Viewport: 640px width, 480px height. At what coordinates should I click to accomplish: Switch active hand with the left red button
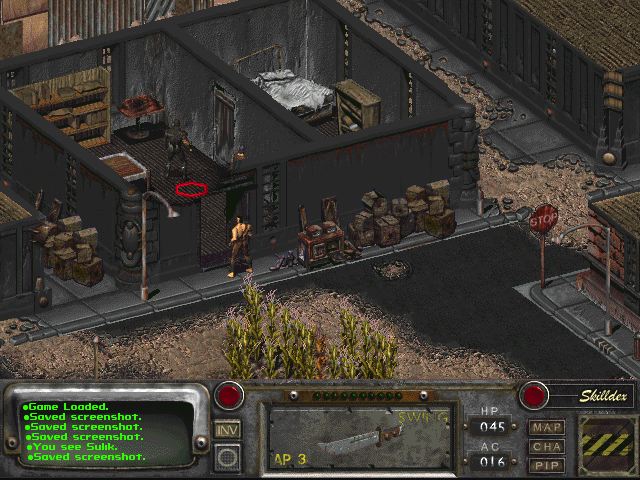233,393
